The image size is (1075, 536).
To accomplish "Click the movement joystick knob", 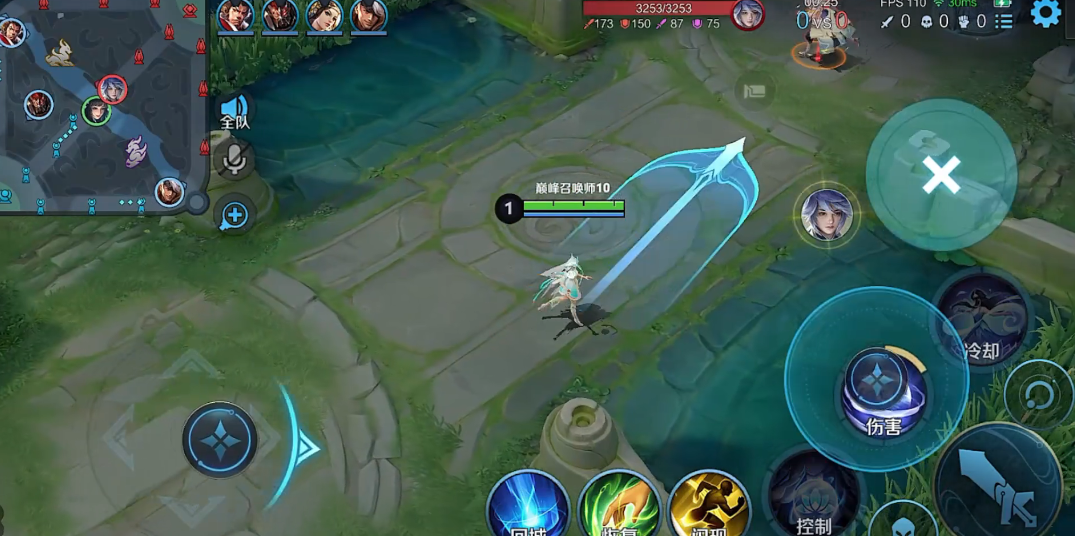I will [219, 440].
